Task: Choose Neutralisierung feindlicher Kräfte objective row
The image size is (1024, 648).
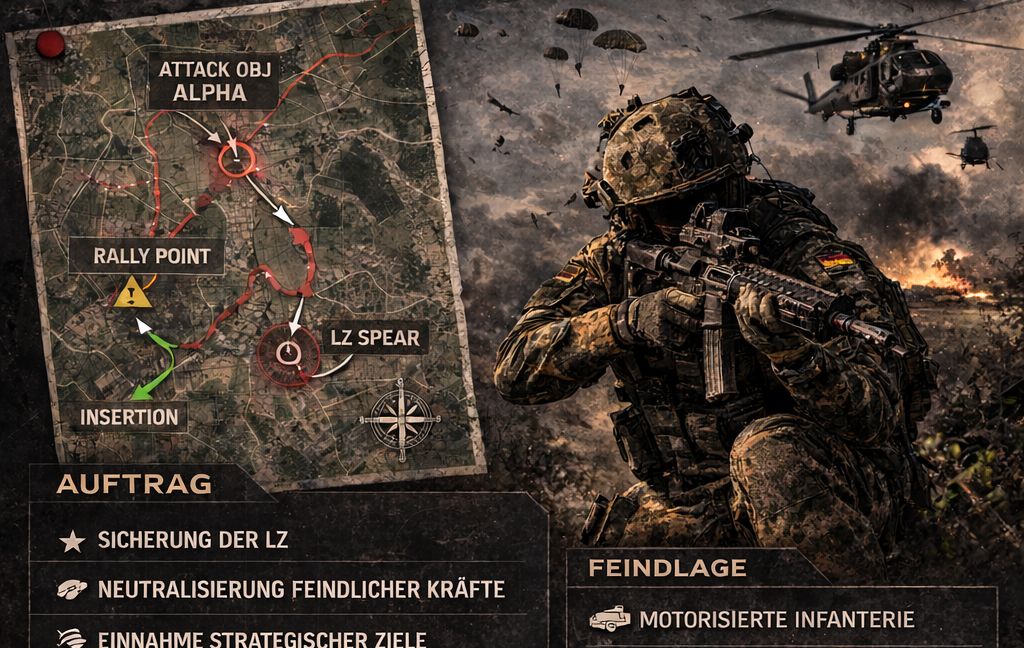Action: [x=300, y=590]
